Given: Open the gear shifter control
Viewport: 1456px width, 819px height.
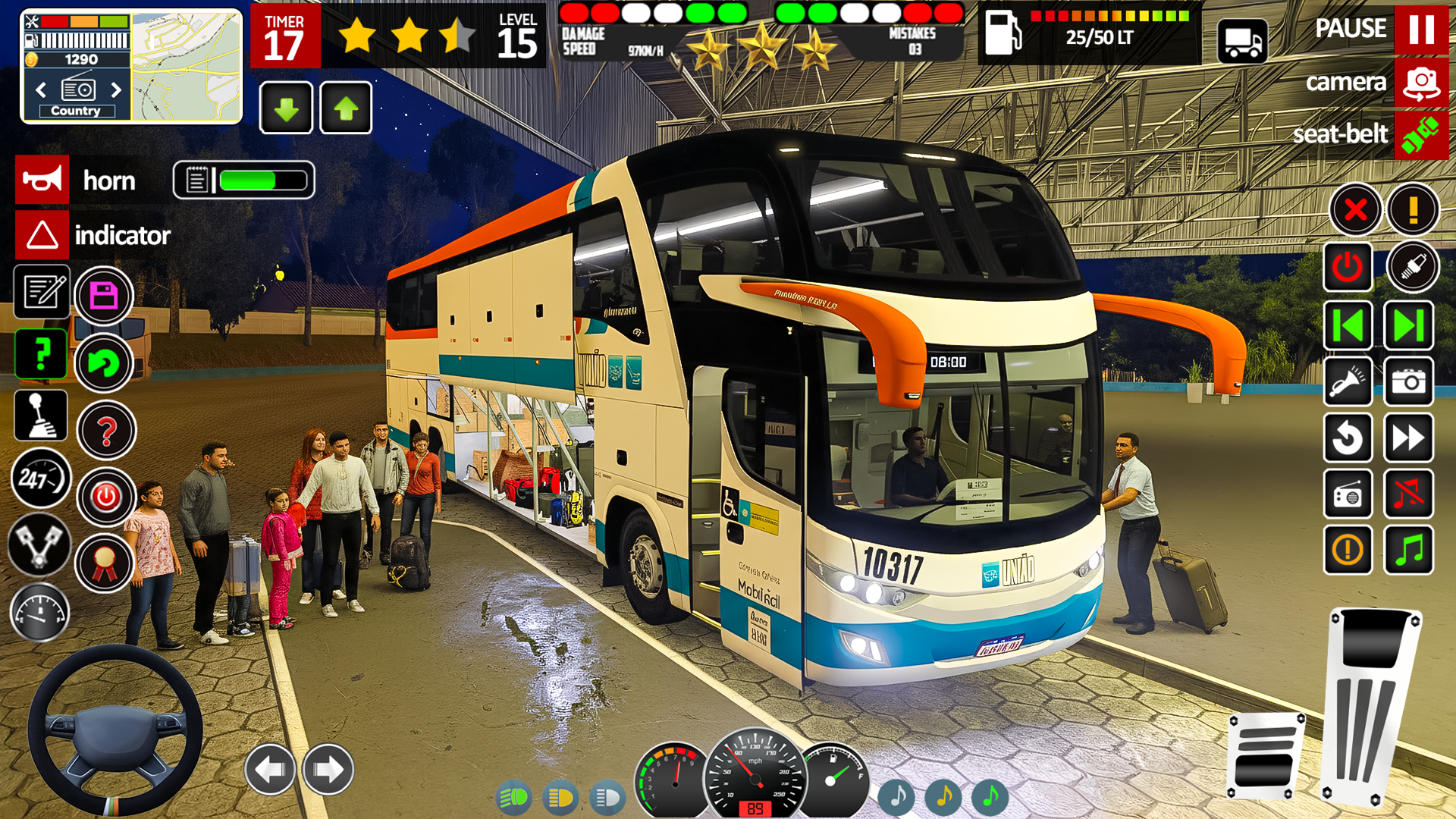Looking at the screenshot, I should [41, 416].
